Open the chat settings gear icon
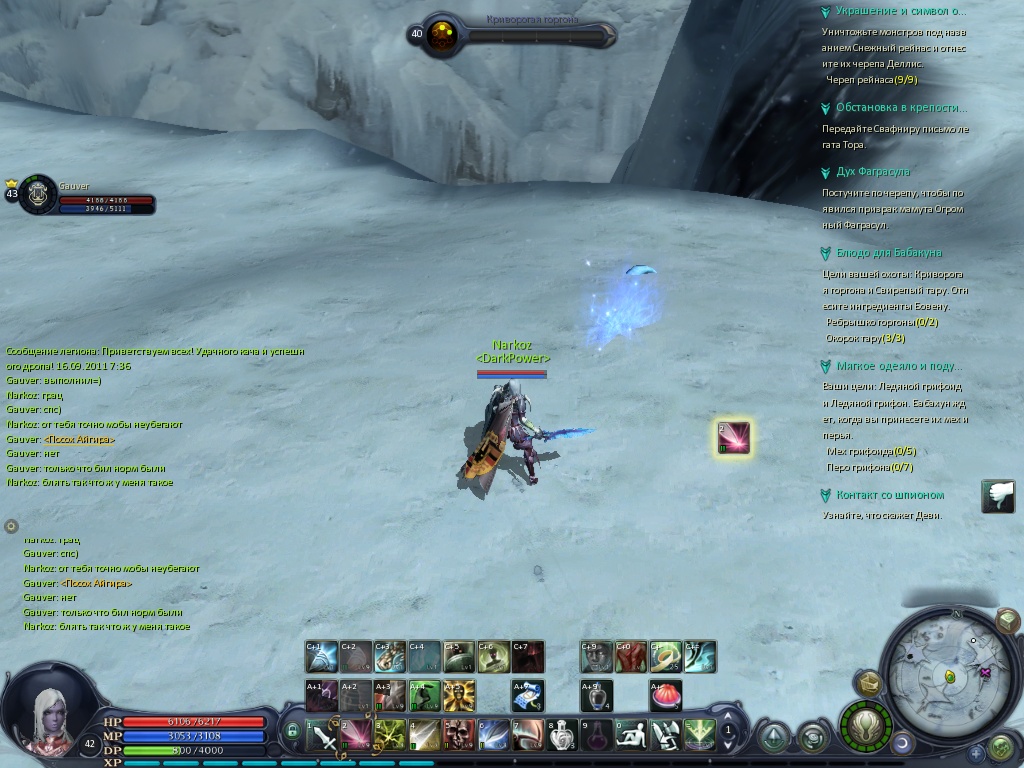The image size is (1024, 768). tap(11, 526)
